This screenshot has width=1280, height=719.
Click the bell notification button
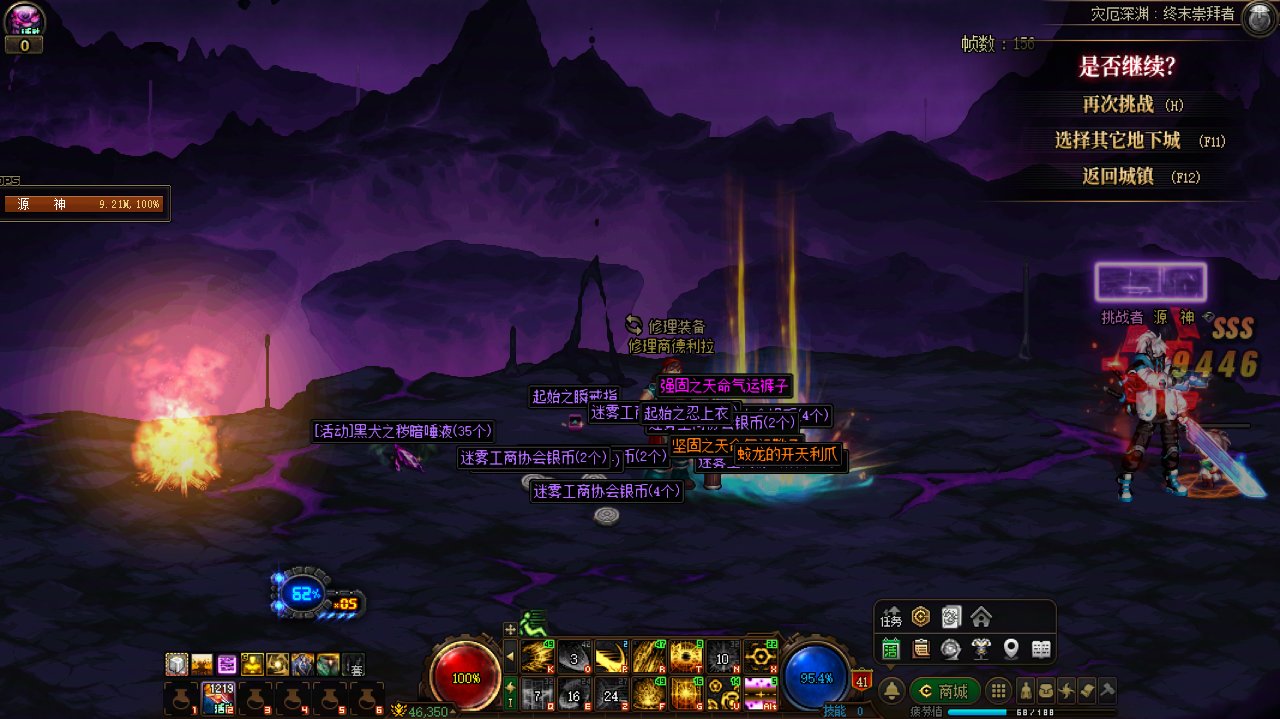click(891, 691)
